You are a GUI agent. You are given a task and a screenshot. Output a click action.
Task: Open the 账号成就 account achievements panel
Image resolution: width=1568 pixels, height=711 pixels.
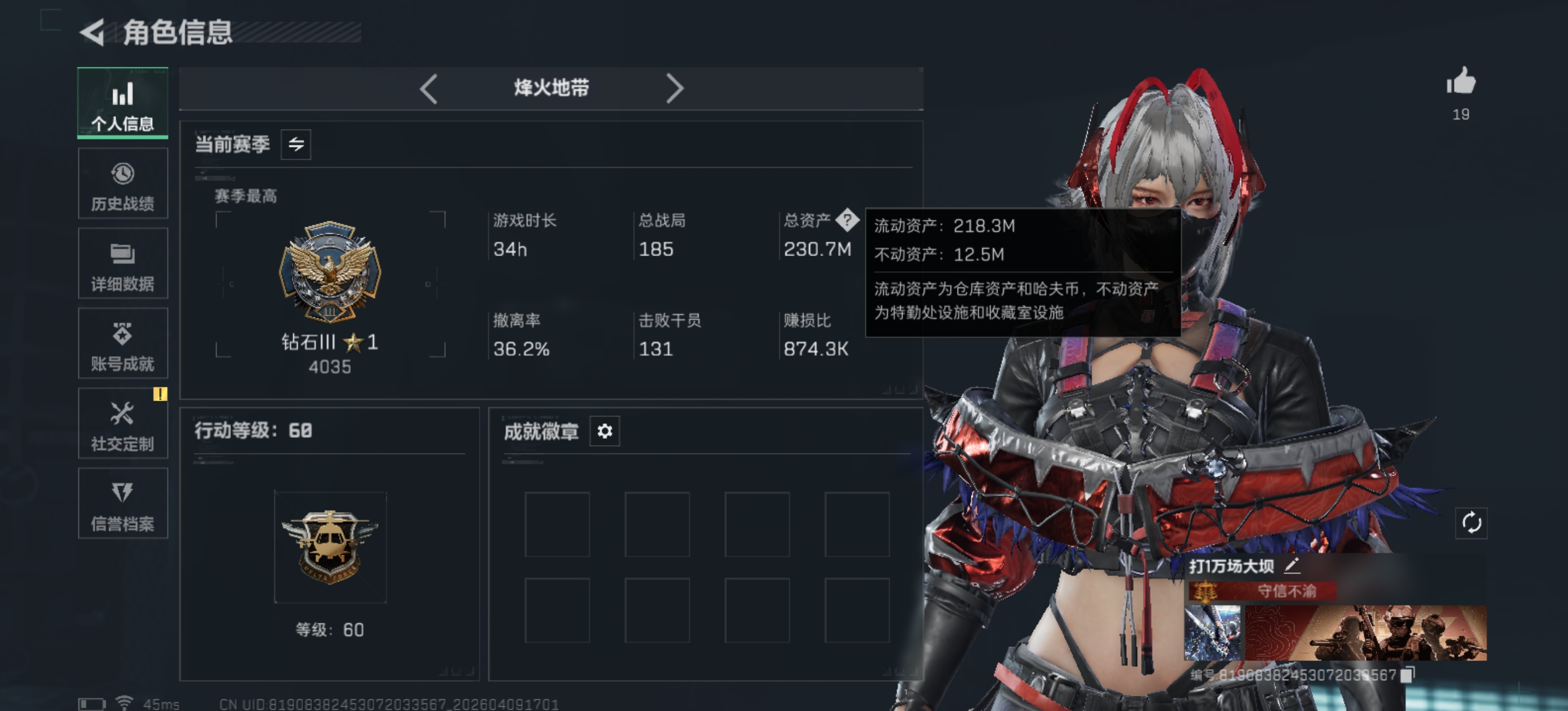(123, 344)
